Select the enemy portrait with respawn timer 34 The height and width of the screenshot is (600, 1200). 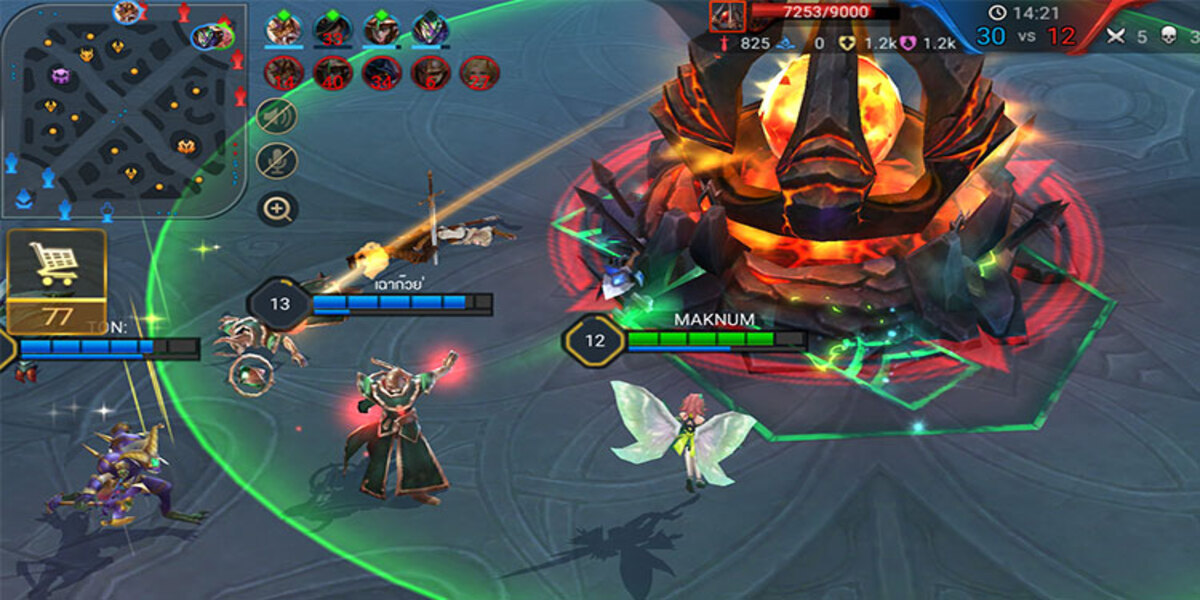(x=382, y=73)
